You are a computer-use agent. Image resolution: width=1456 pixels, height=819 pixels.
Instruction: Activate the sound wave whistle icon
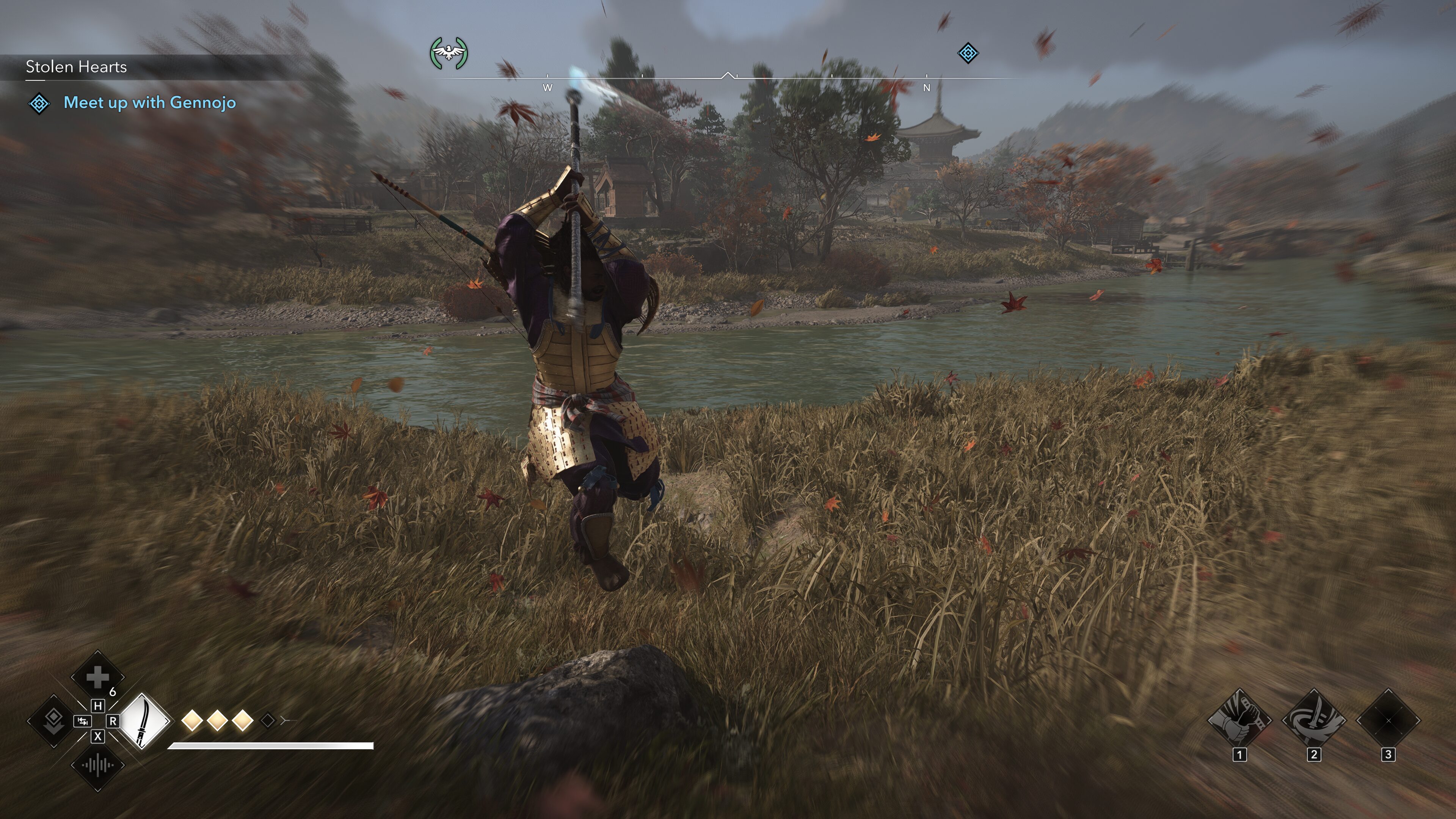pyautogui.click(x=97, y=765)
